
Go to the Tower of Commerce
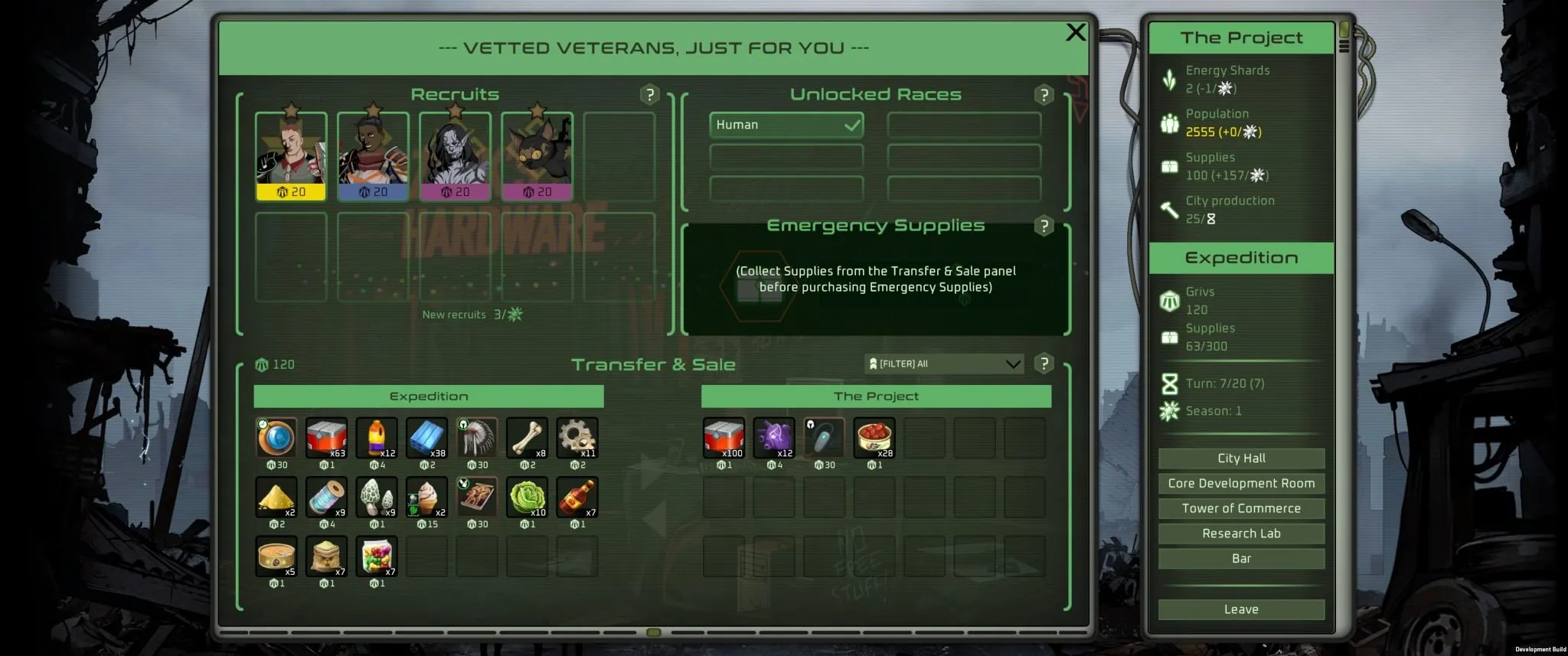(x=1240, y=508)
